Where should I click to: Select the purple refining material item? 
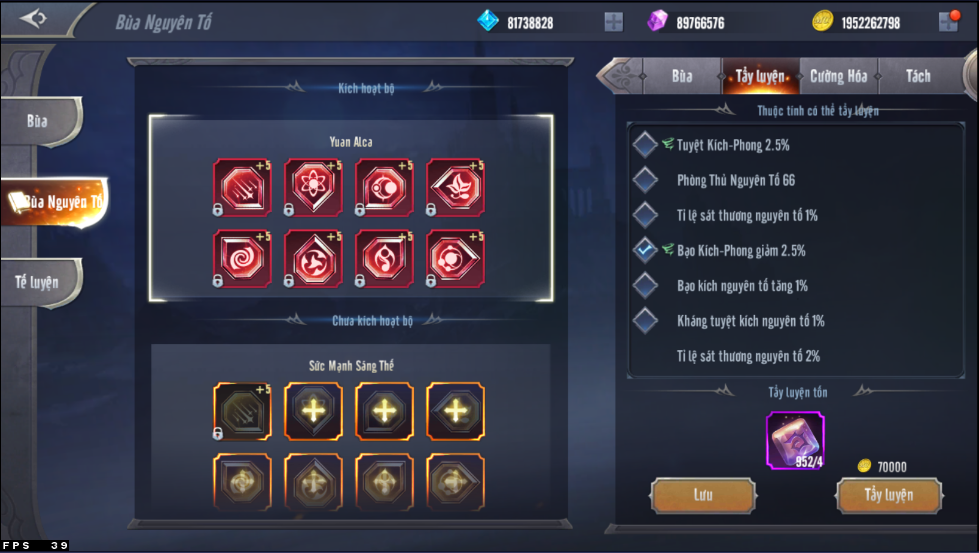794,440
